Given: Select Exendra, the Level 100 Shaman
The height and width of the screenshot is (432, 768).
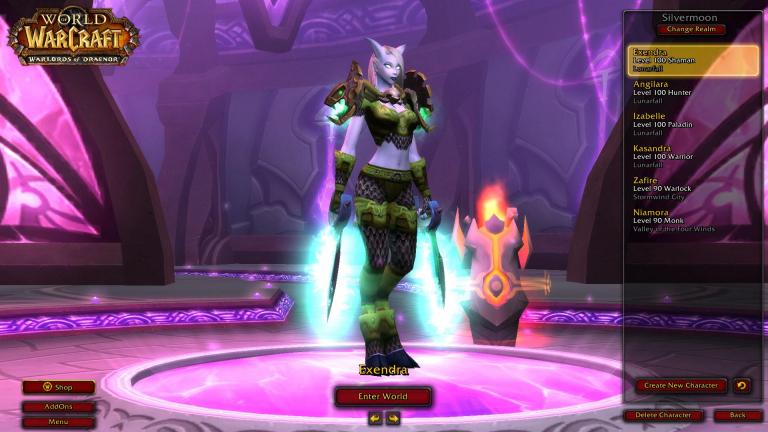Looking at the screenshot, I should [692, 60].
